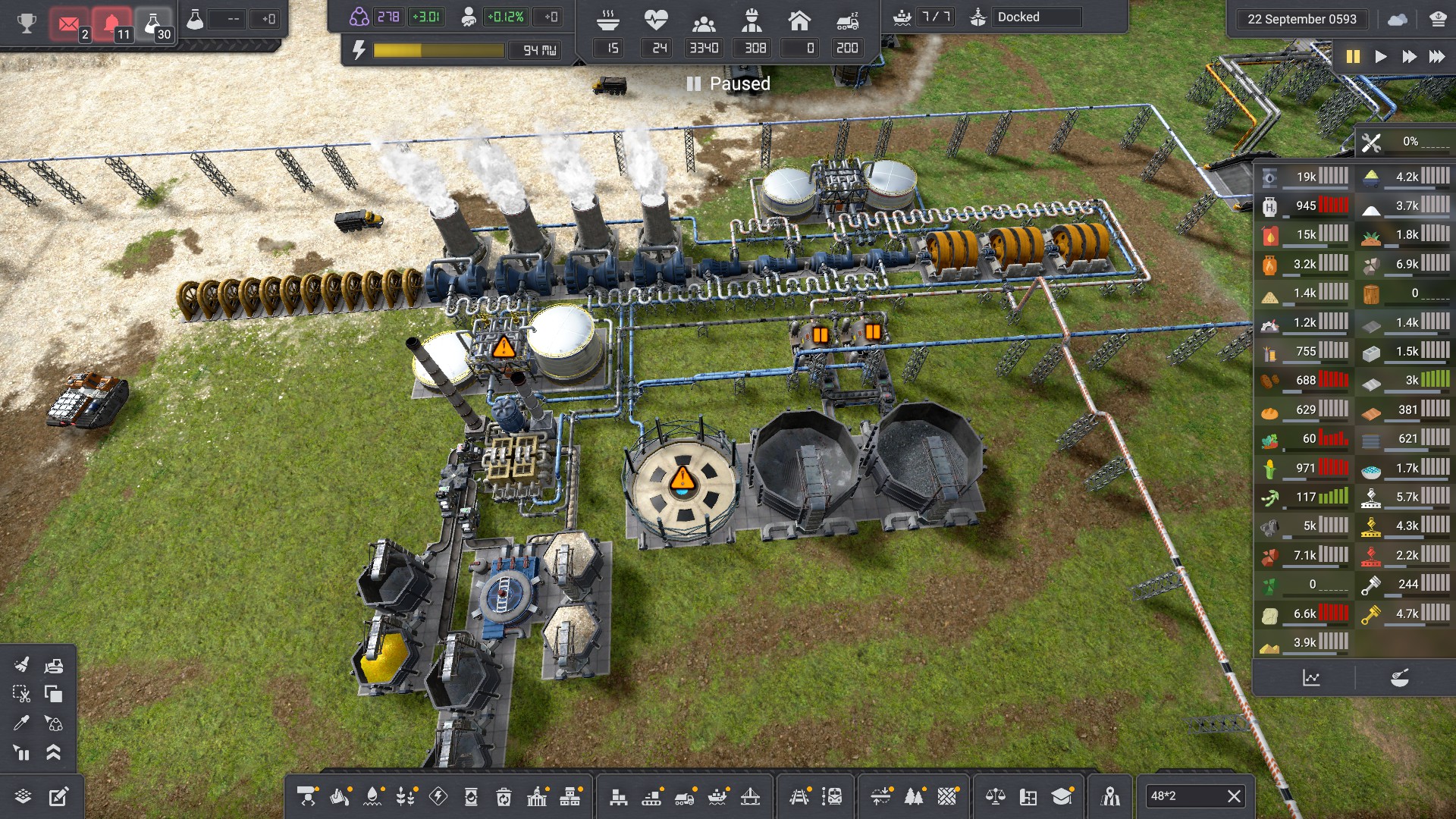This screenshot has width=1456, height=819.
Task: Clear the 48*2 search field
Action: (x=1234, y=796)
